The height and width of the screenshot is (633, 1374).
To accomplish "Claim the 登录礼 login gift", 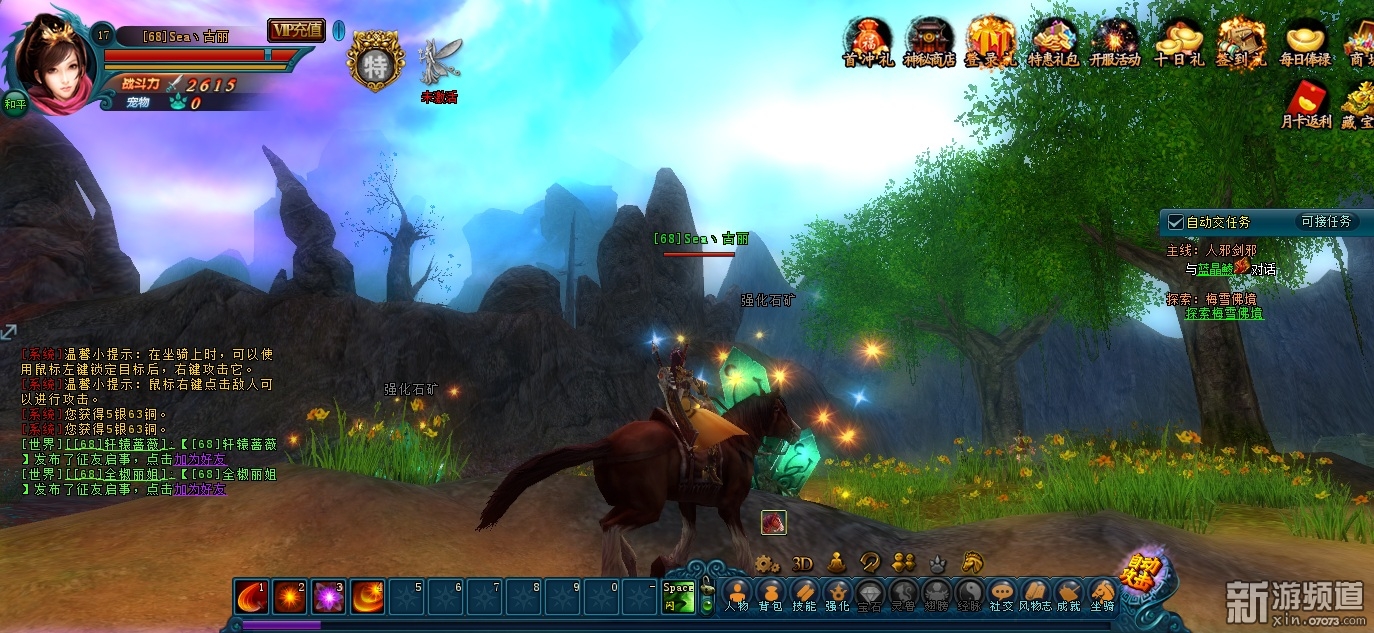I will tap(991, 39).
